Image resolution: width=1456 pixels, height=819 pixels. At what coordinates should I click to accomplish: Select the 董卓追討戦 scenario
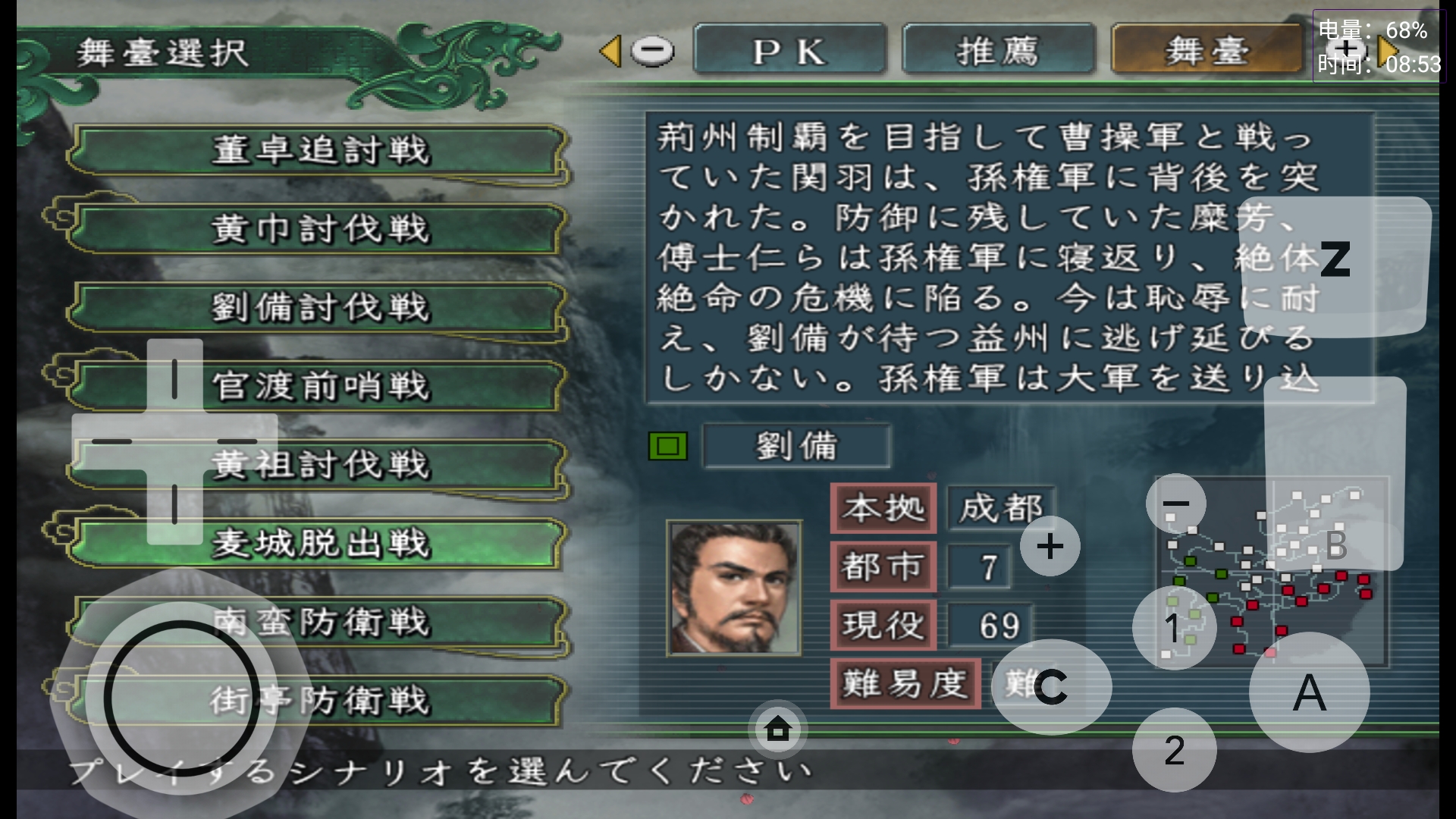(318, 151)
